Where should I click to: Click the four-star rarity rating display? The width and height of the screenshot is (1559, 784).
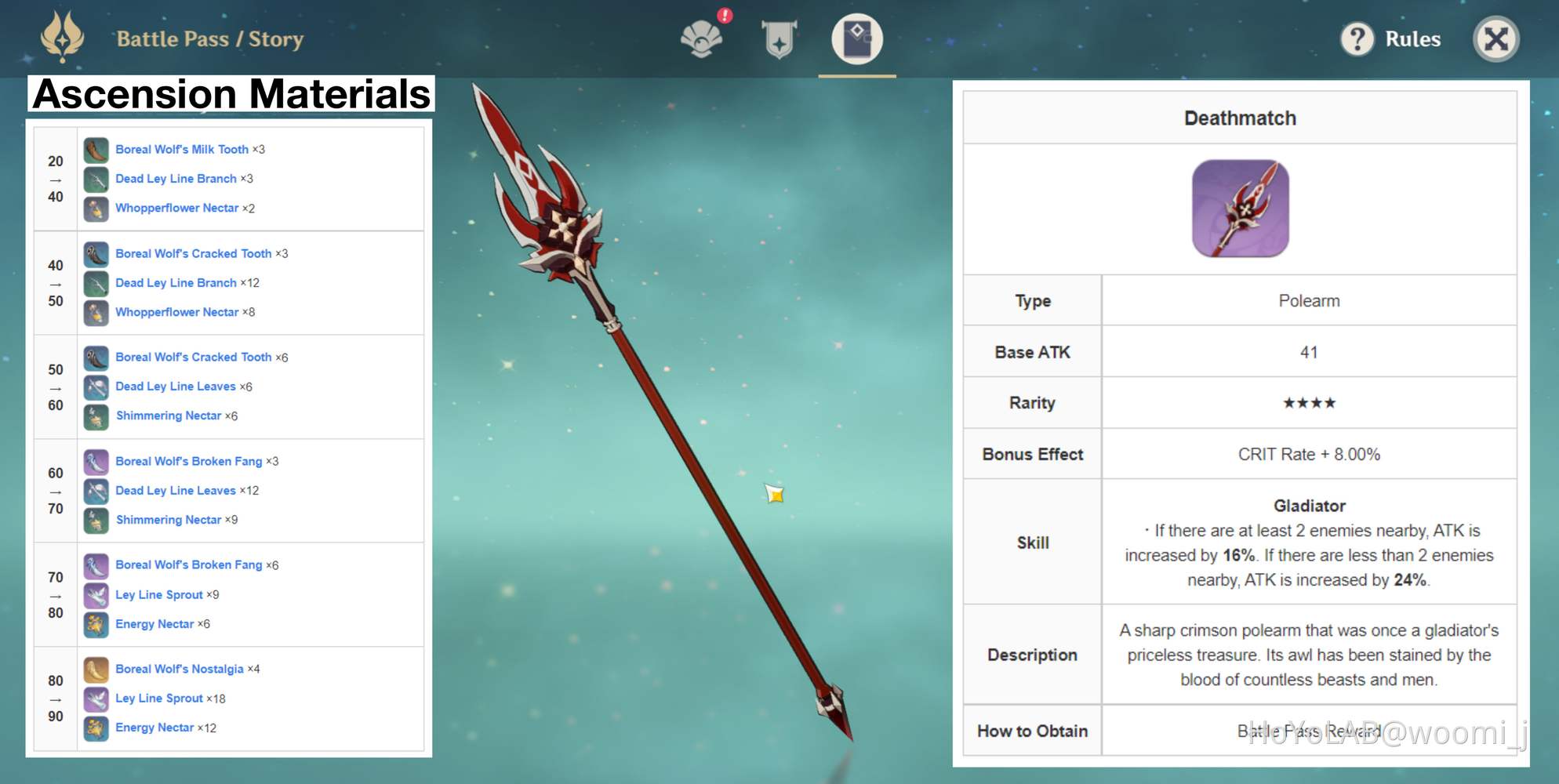click(x=1308, y=402)
